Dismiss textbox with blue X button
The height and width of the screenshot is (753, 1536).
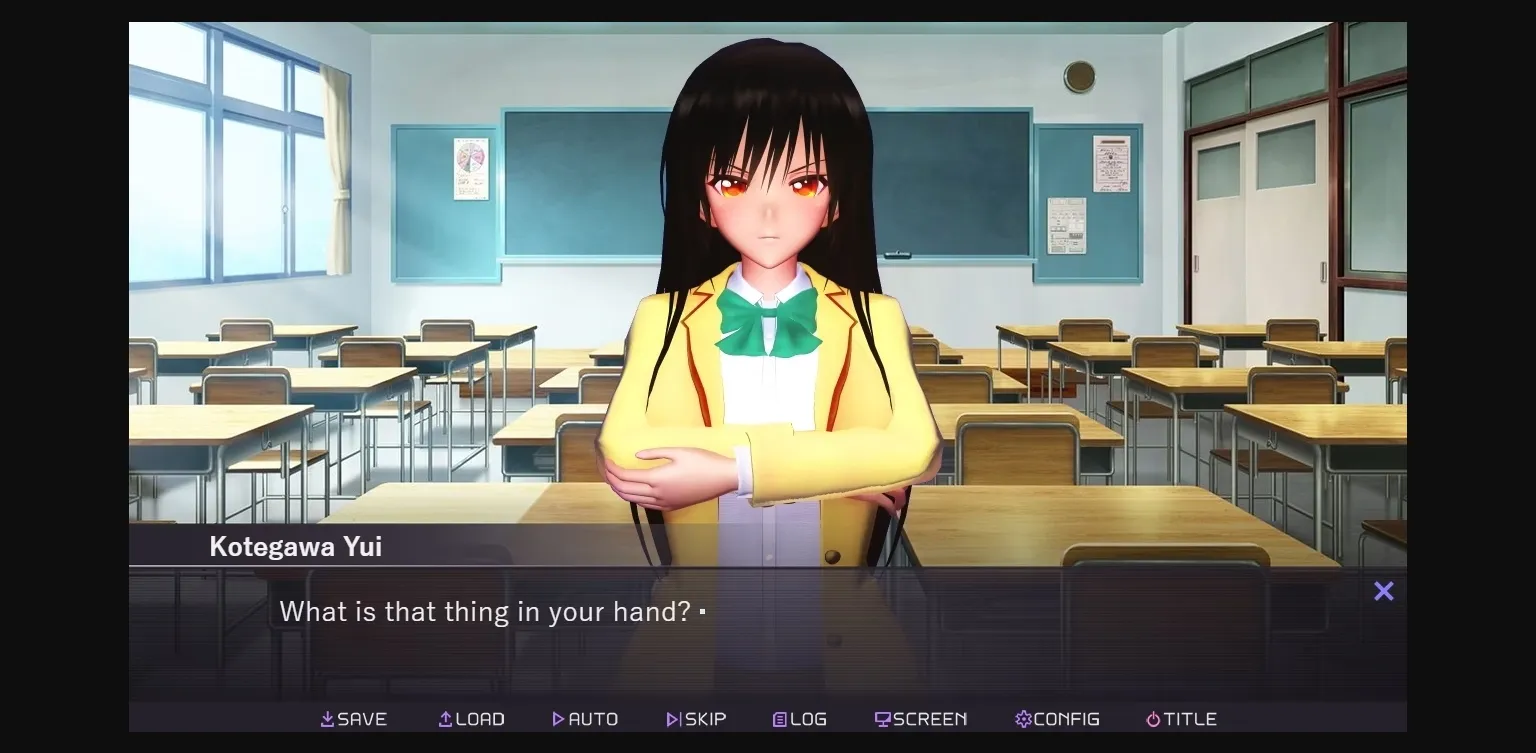(1383, 591)
